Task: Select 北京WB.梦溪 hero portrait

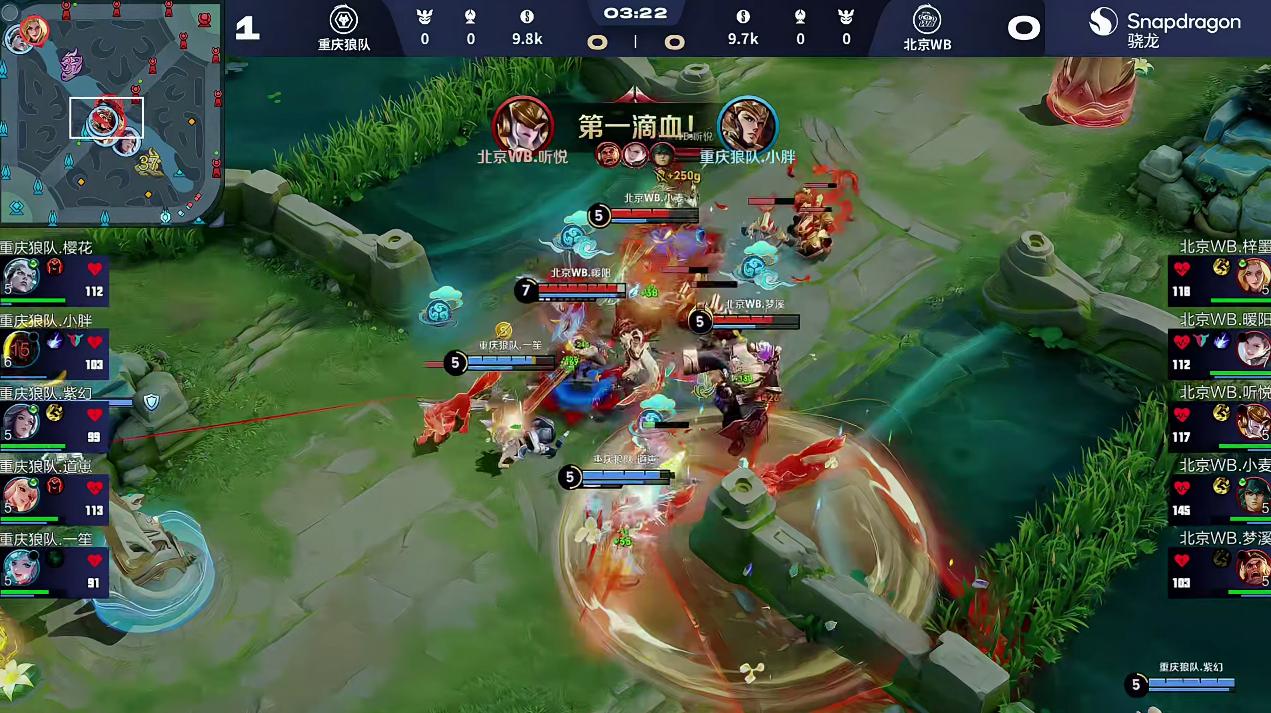Action: [x=1252, y=567]
